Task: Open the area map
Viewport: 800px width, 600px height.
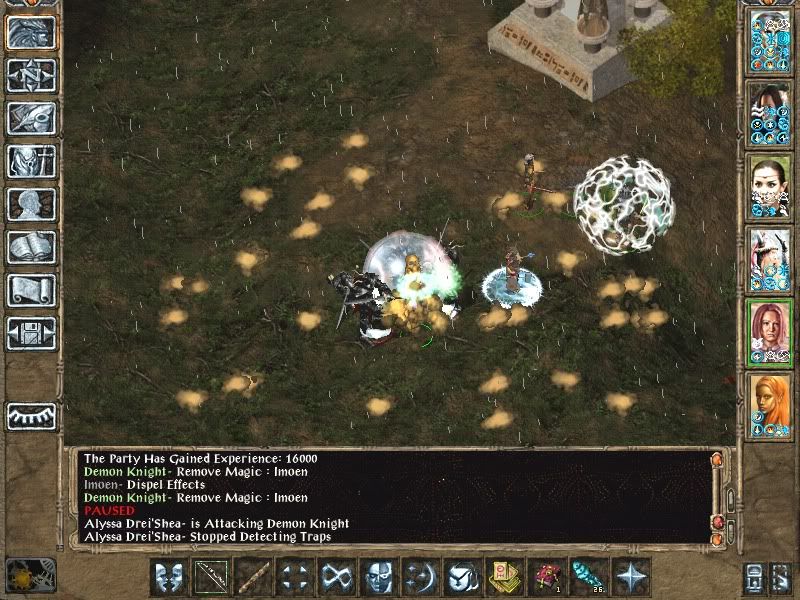Action: click(x=31, y=75)
